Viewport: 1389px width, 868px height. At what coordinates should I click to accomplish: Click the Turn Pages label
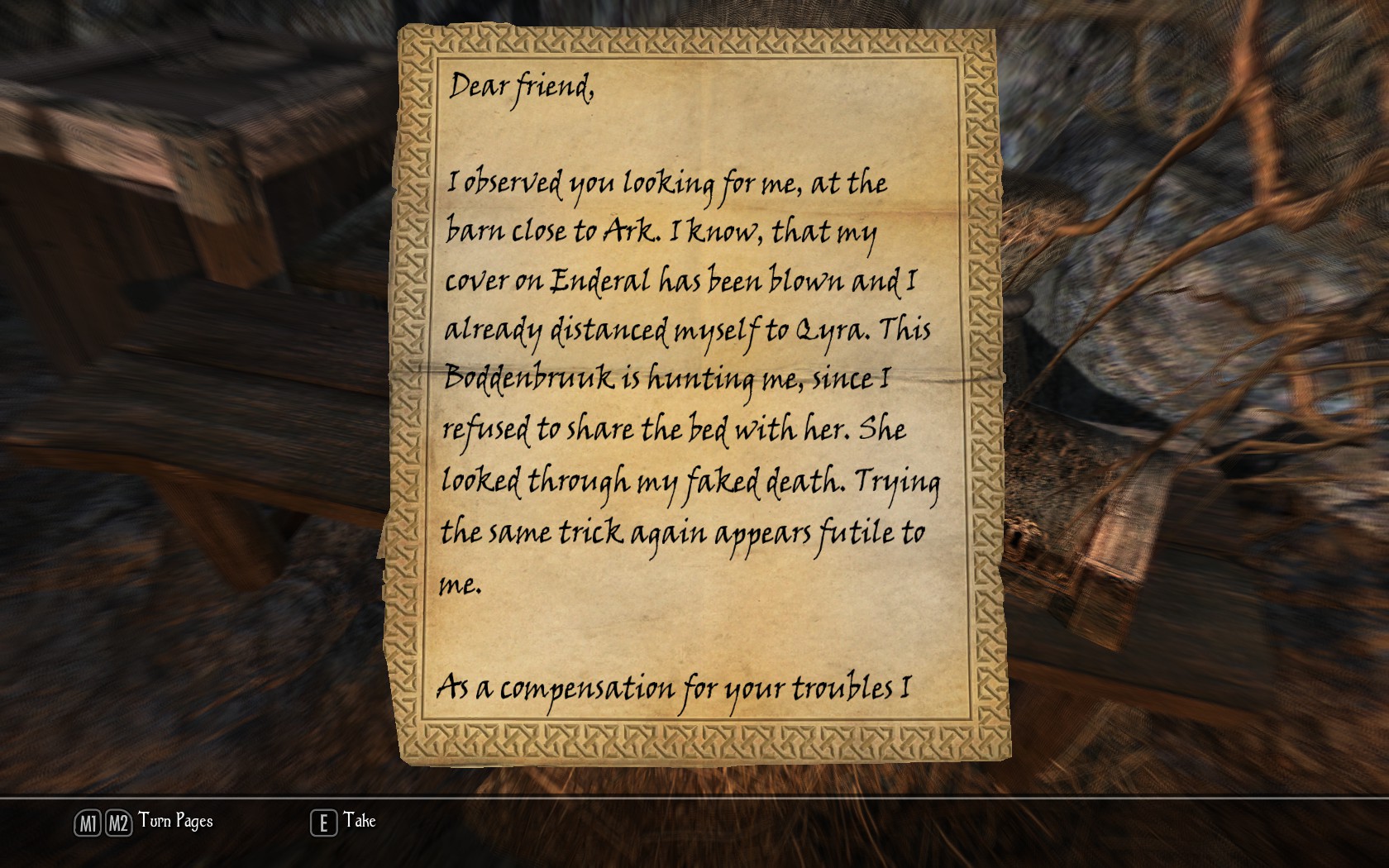[x=175, y=821]
